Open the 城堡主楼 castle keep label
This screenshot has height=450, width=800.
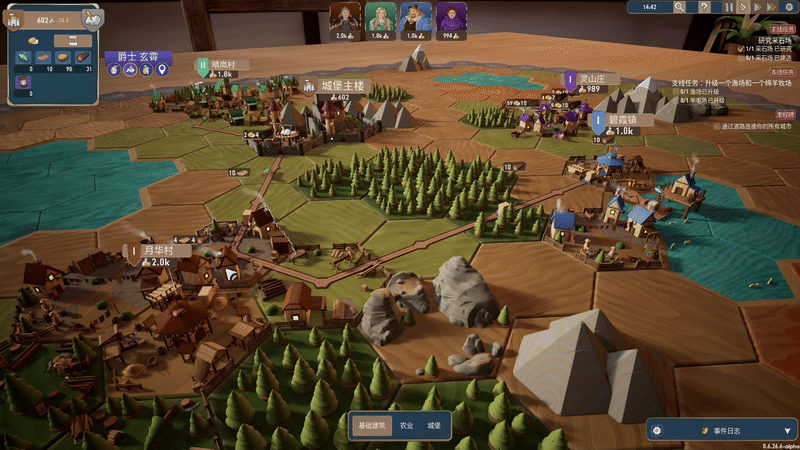pos(343,86)
